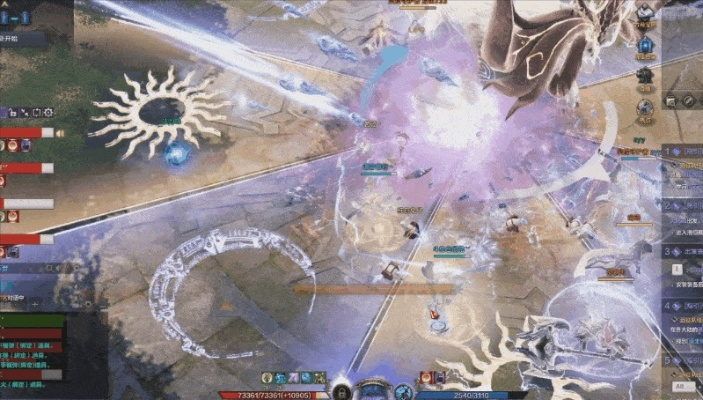The image size is (703, 400).
Task: Click the padlock icon beside the health bar
Action: [x=340, y=391]
